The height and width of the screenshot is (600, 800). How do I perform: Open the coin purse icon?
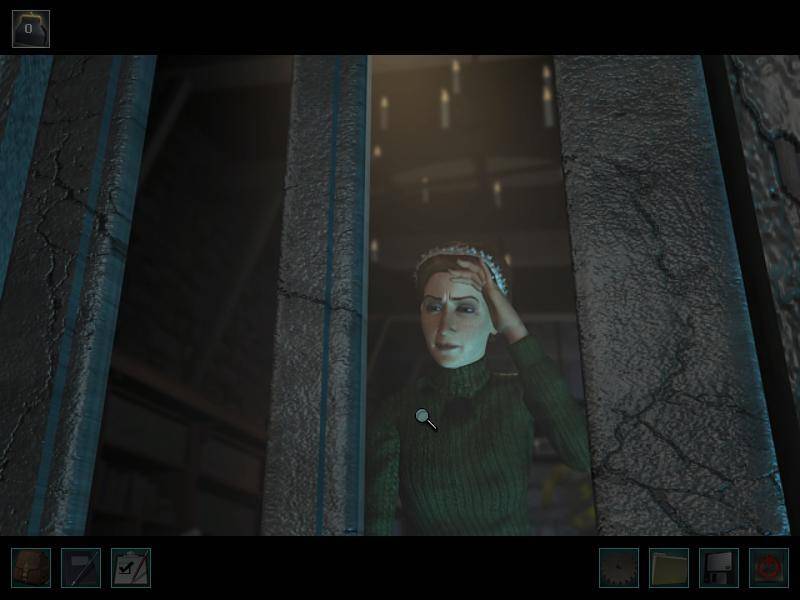click(x=30, y=29)
